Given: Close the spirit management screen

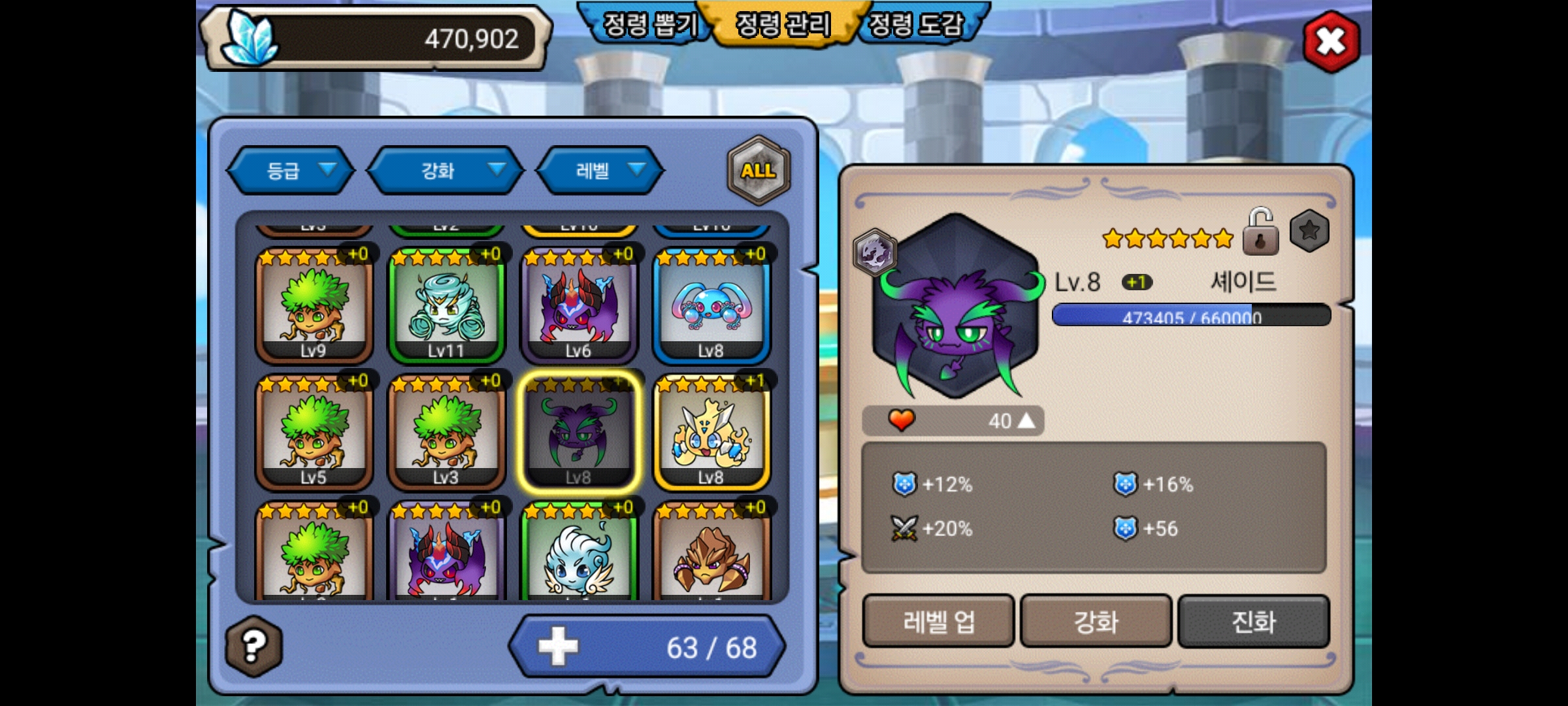Looking at the screenshot, I should (x=1331, y=42).
